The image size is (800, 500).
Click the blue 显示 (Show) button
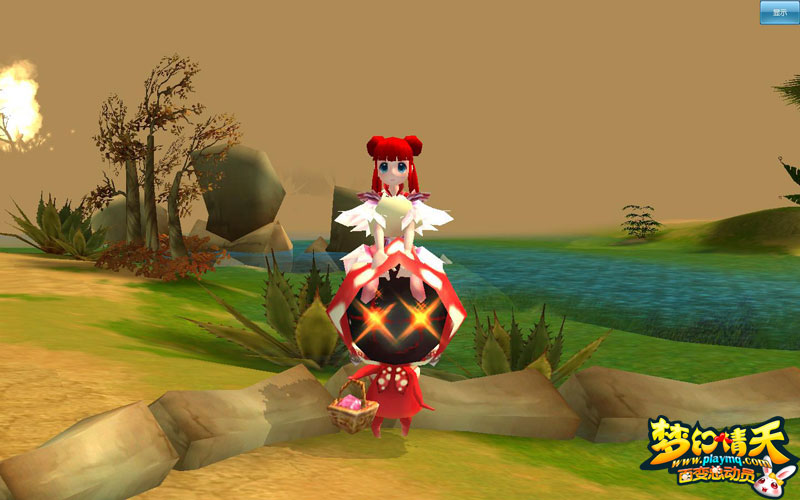(x=779, y=11)
